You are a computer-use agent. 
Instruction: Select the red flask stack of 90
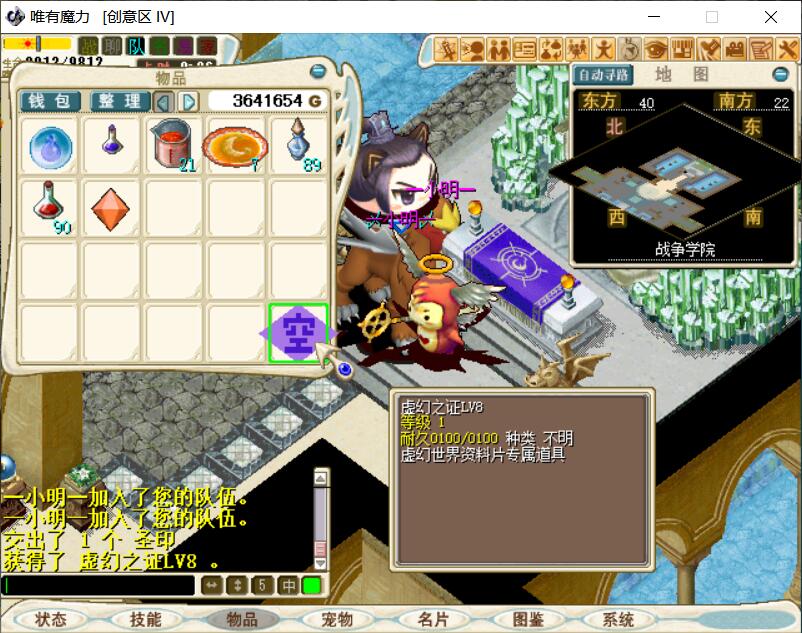point(50,207)
